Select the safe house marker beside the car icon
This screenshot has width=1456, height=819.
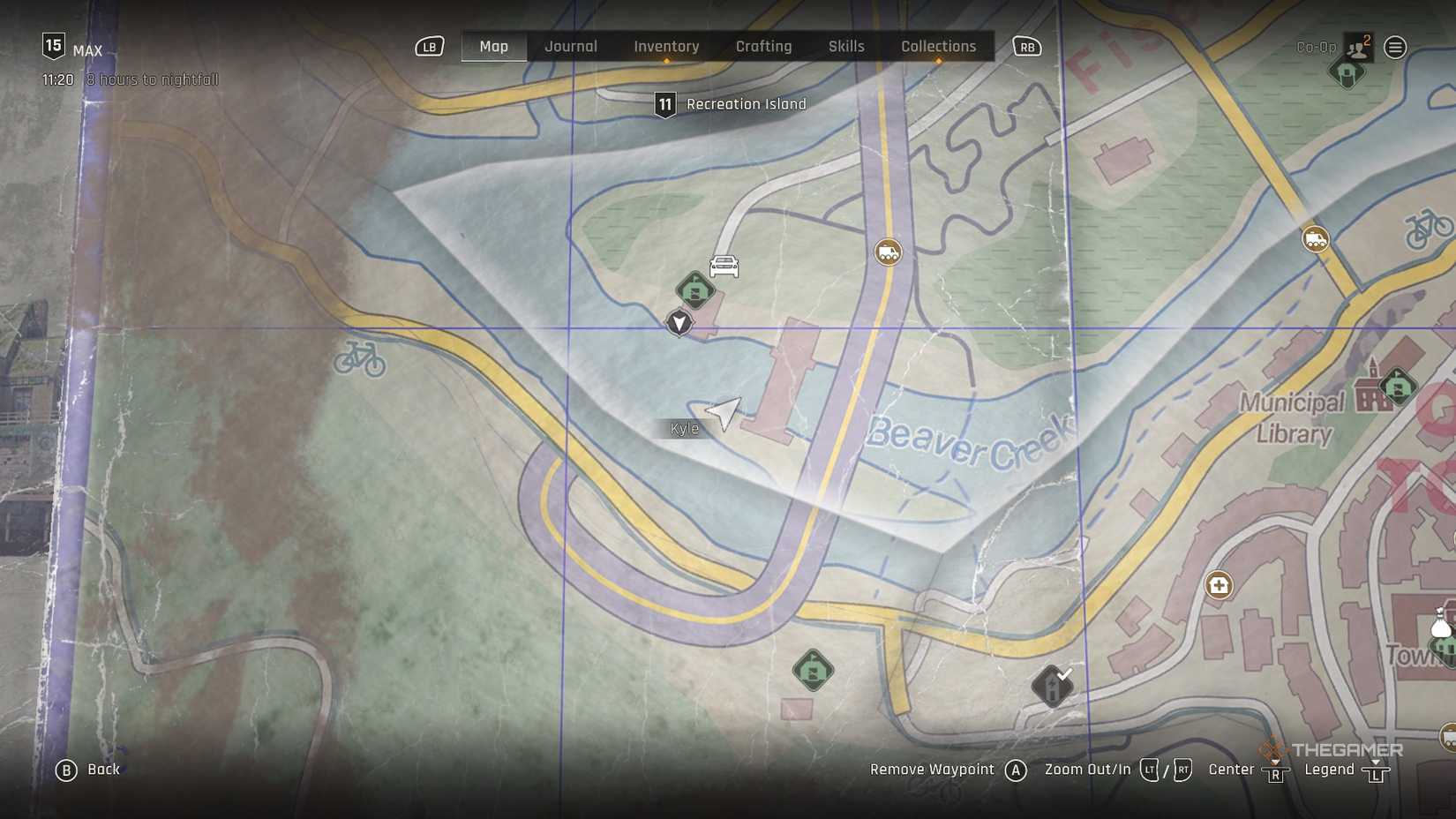(694, 289)
